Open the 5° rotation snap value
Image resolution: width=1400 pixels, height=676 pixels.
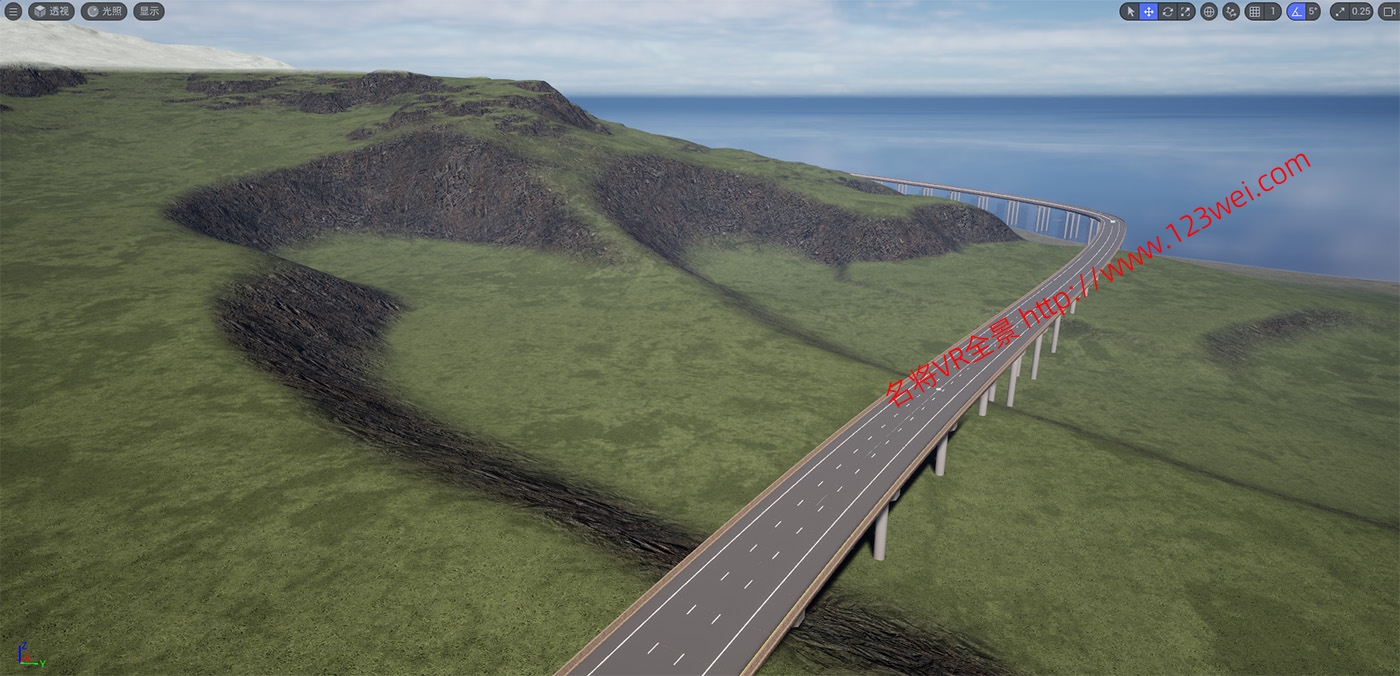1313,12
